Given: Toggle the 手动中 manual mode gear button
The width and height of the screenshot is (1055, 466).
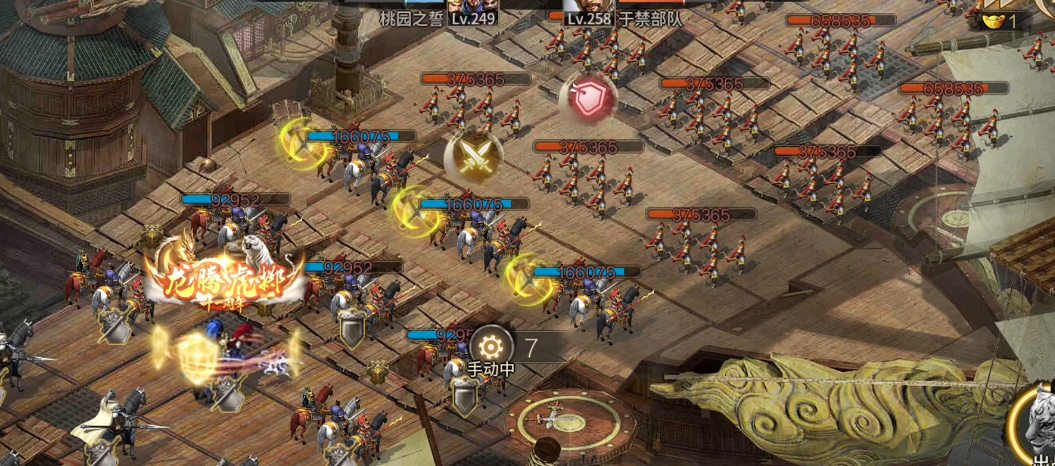Looking at the screenshot, I should click(x=490, y=346).
